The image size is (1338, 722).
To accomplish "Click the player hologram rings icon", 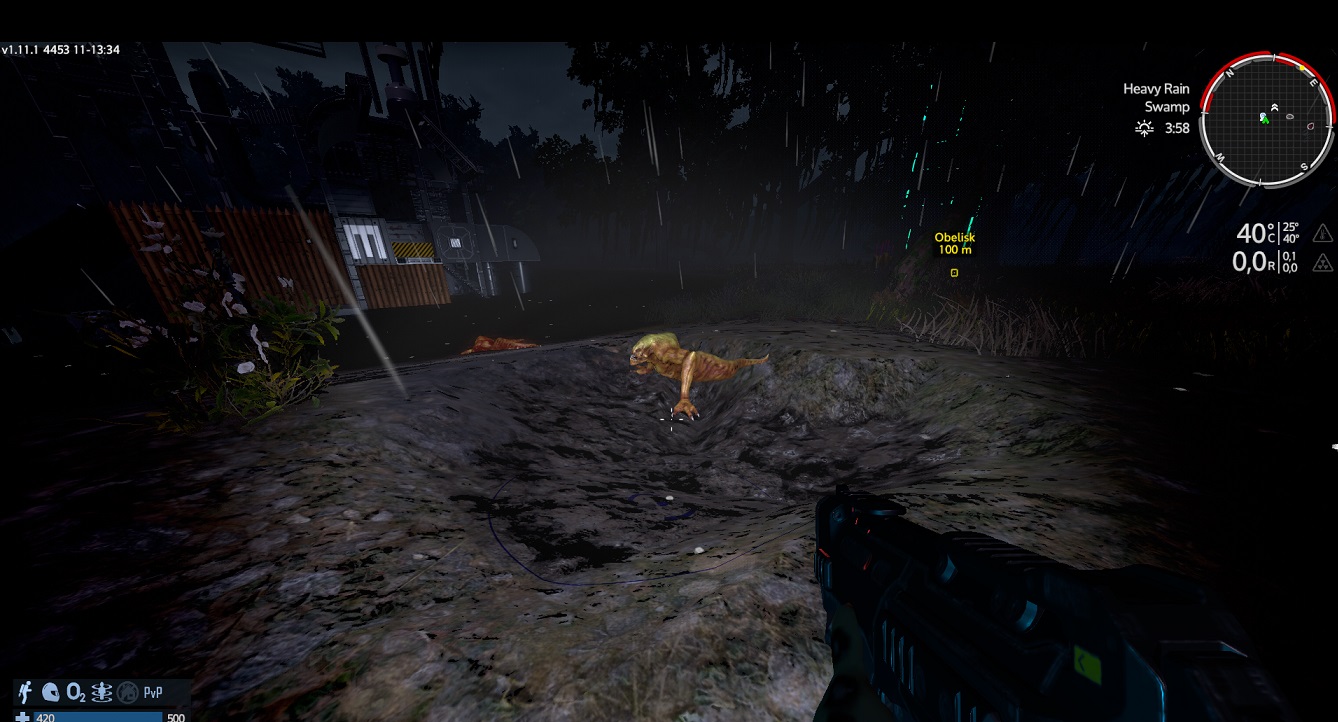I will 102,692.
